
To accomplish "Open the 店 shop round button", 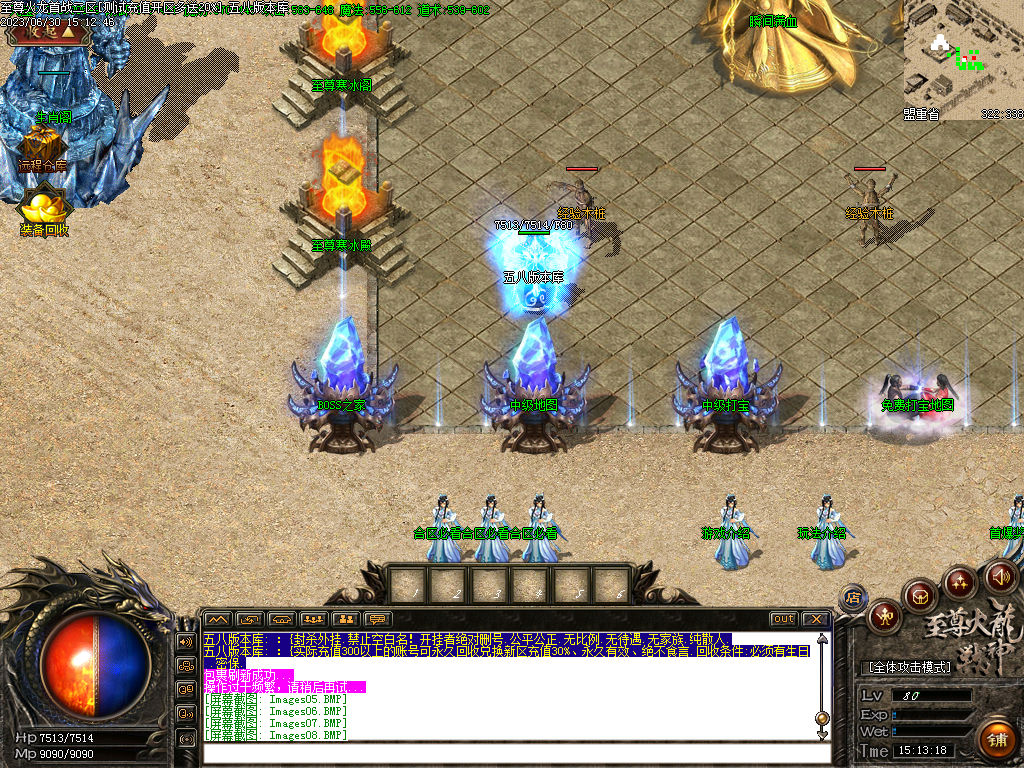I will pyautogui.click(x=853, y=598).
